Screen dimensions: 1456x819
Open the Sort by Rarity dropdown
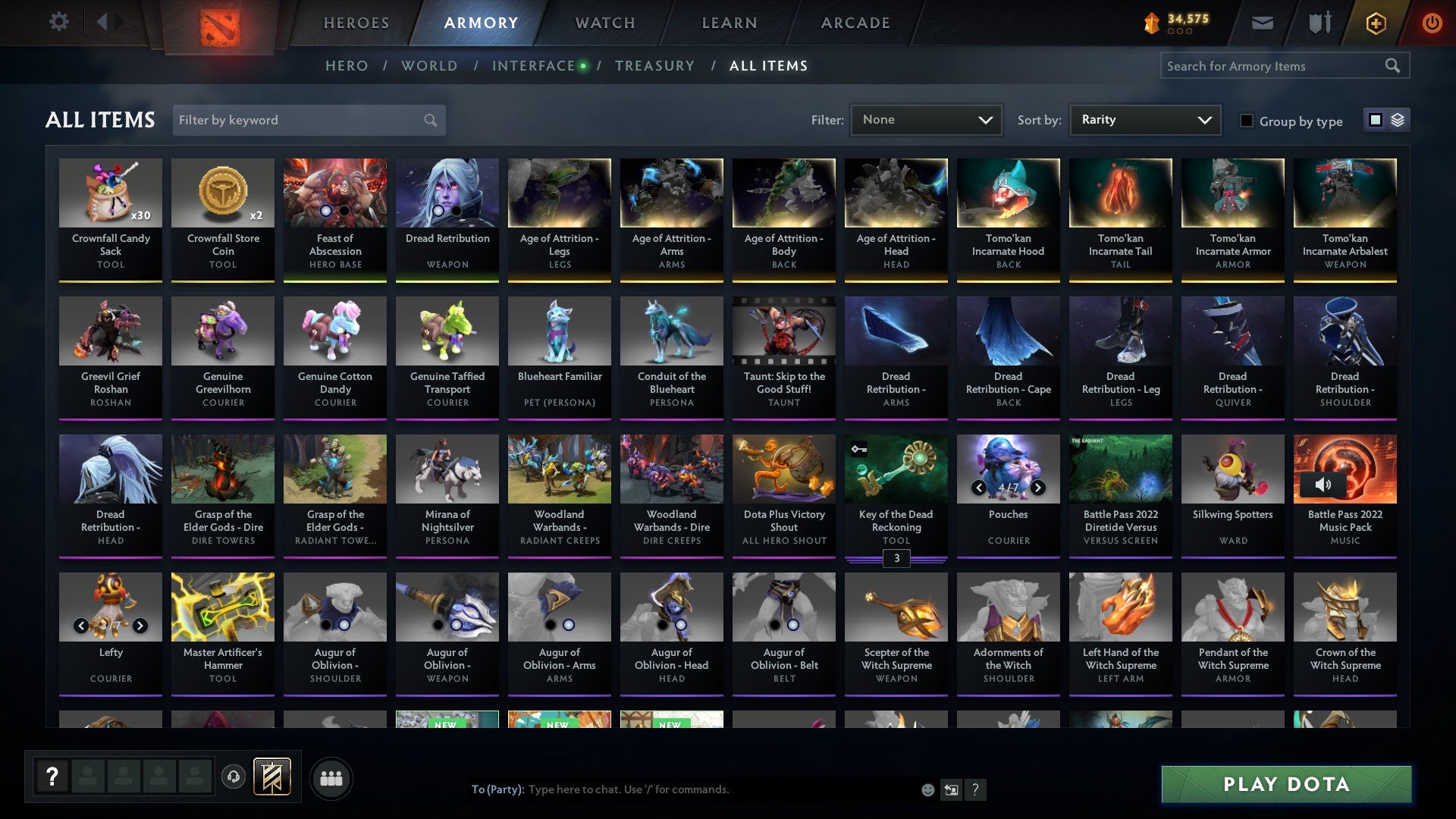point(1144,119)
